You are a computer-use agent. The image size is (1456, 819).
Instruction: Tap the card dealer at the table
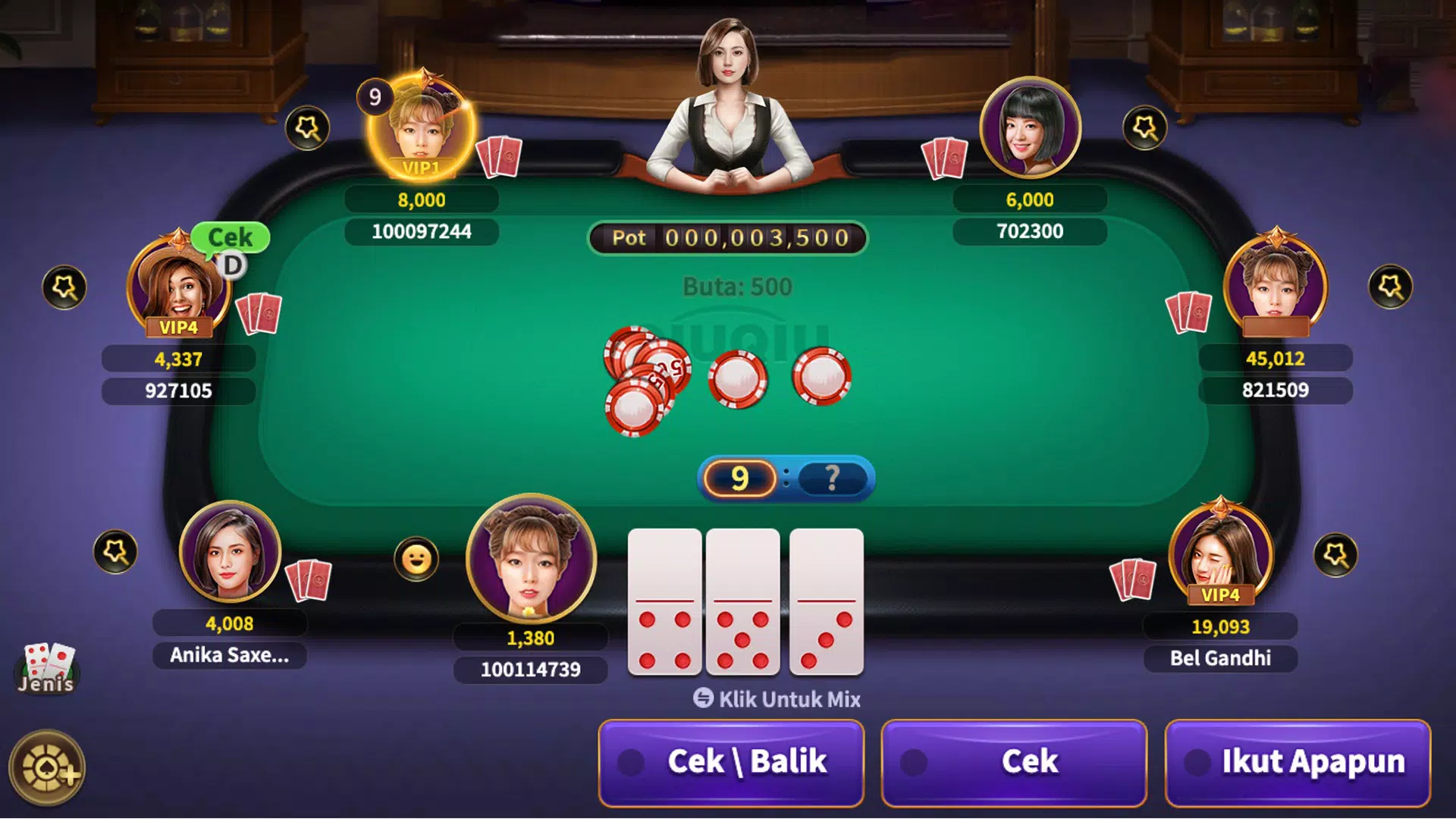coord(730,106)
